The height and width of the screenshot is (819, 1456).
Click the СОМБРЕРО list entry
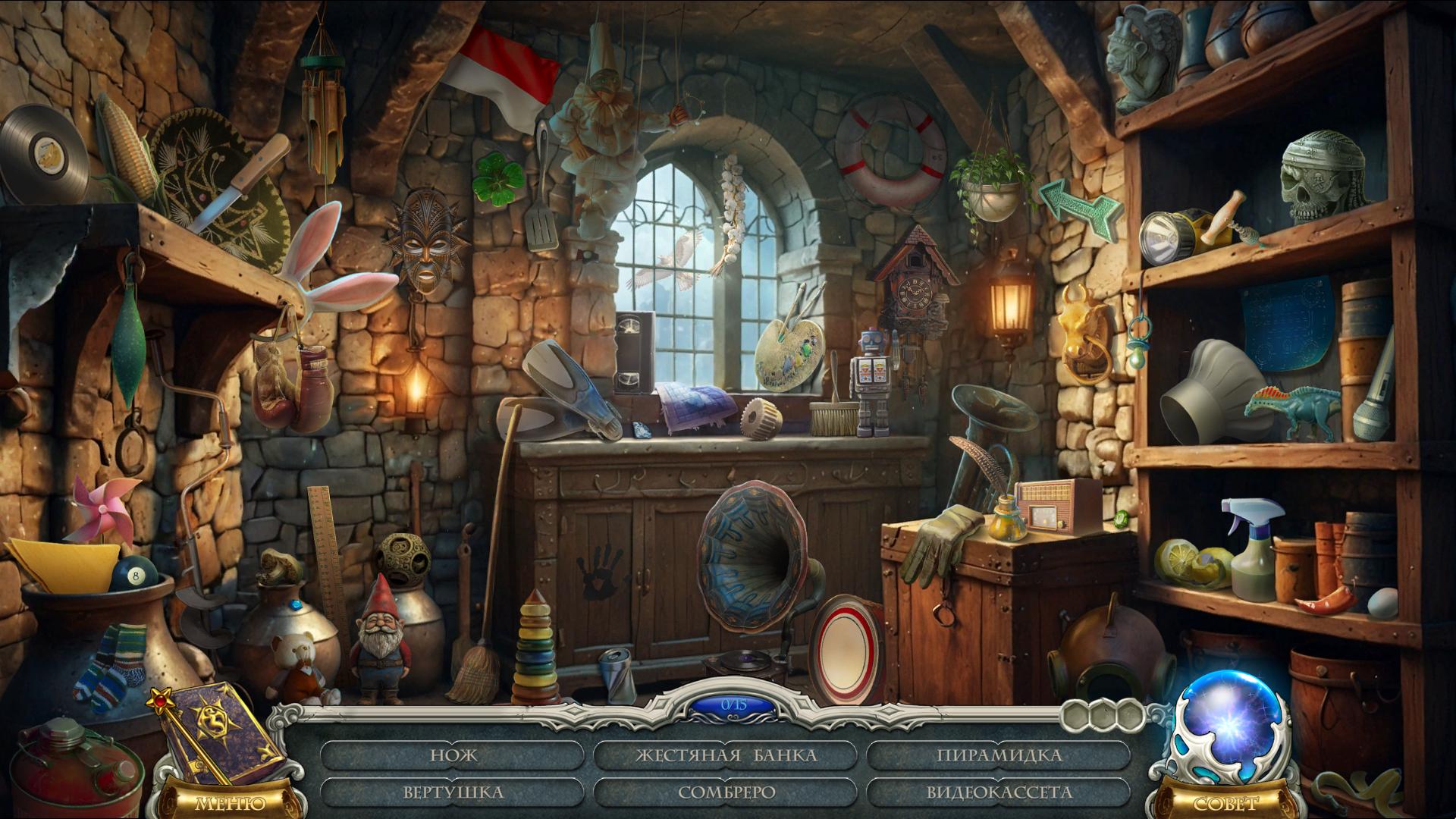pos(726,792)
